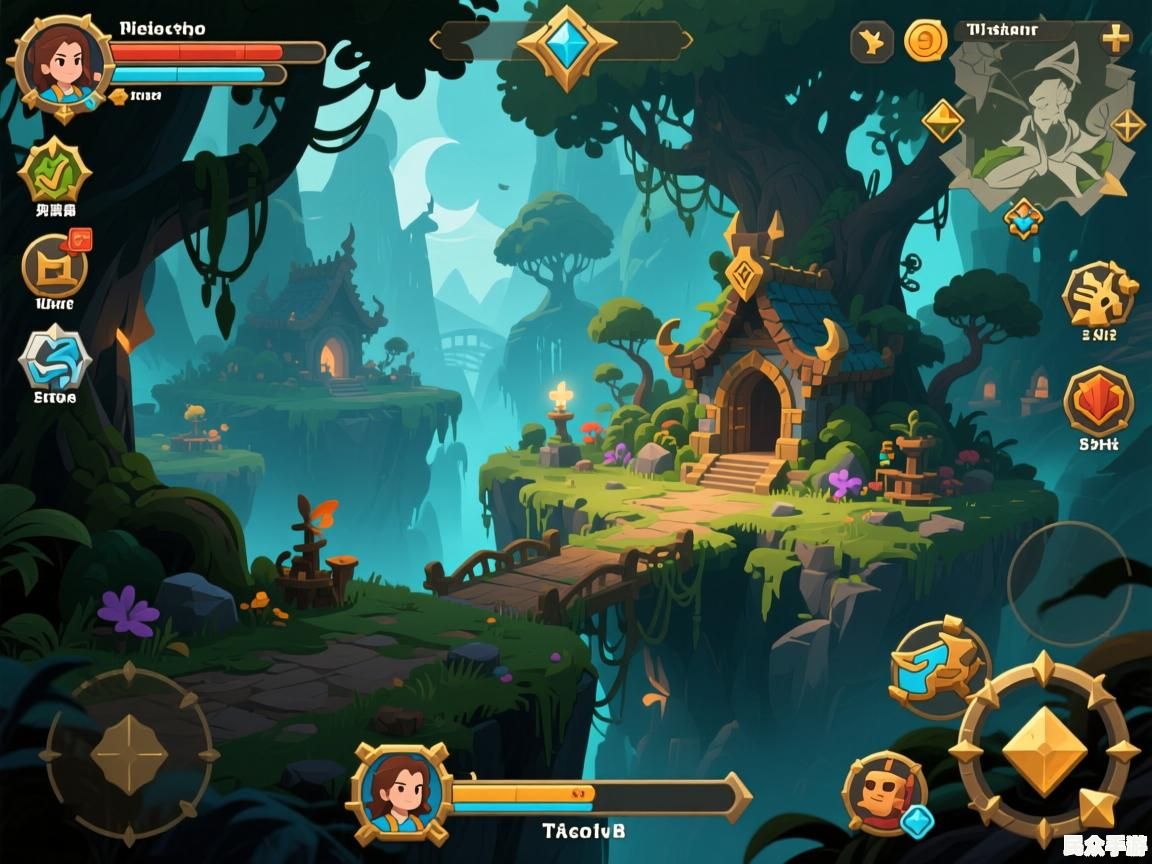This screenshot has height=864, width=1152.
Task: Open the gold coin currency icon
Action: click(925, 41)
